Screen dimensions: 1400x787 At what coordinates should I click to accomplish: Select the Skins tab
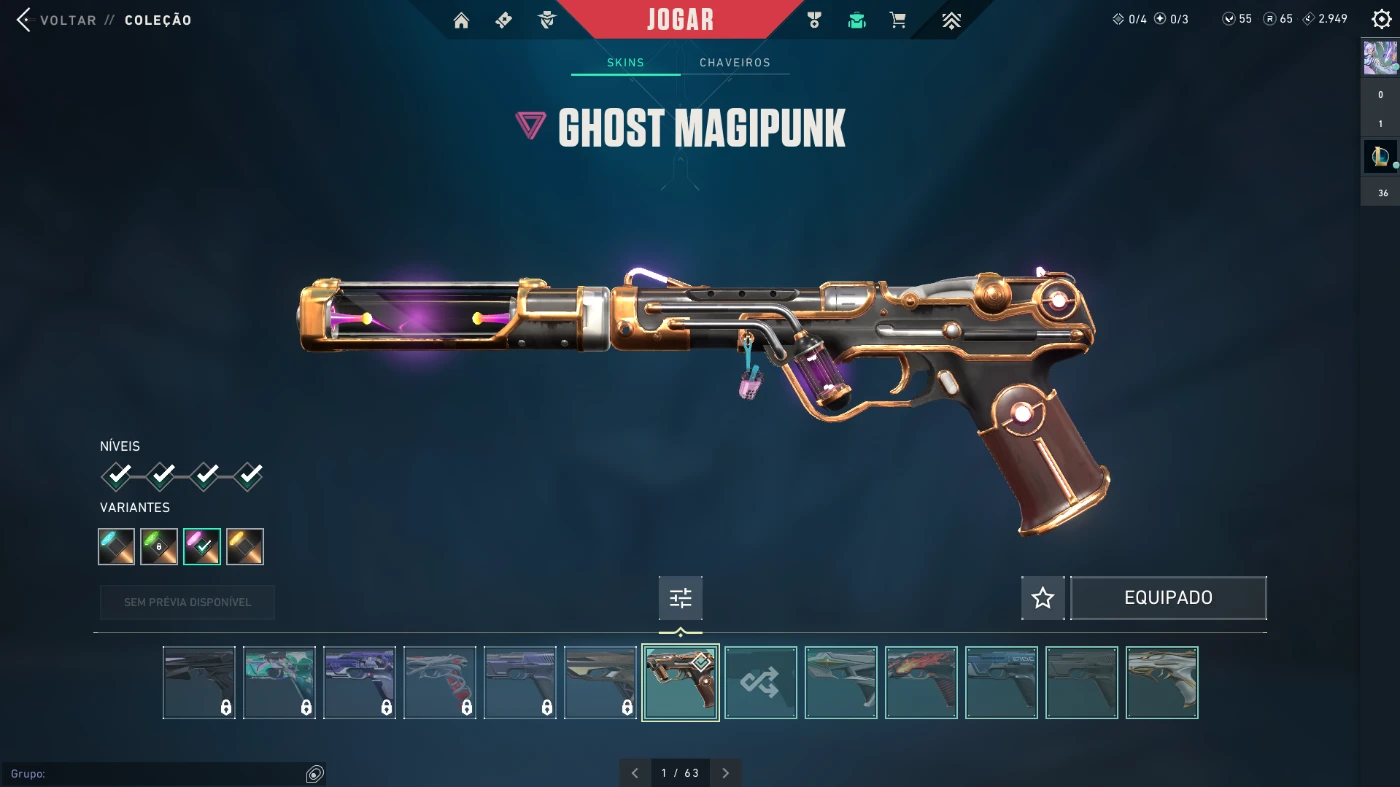[x=626, y=62]
